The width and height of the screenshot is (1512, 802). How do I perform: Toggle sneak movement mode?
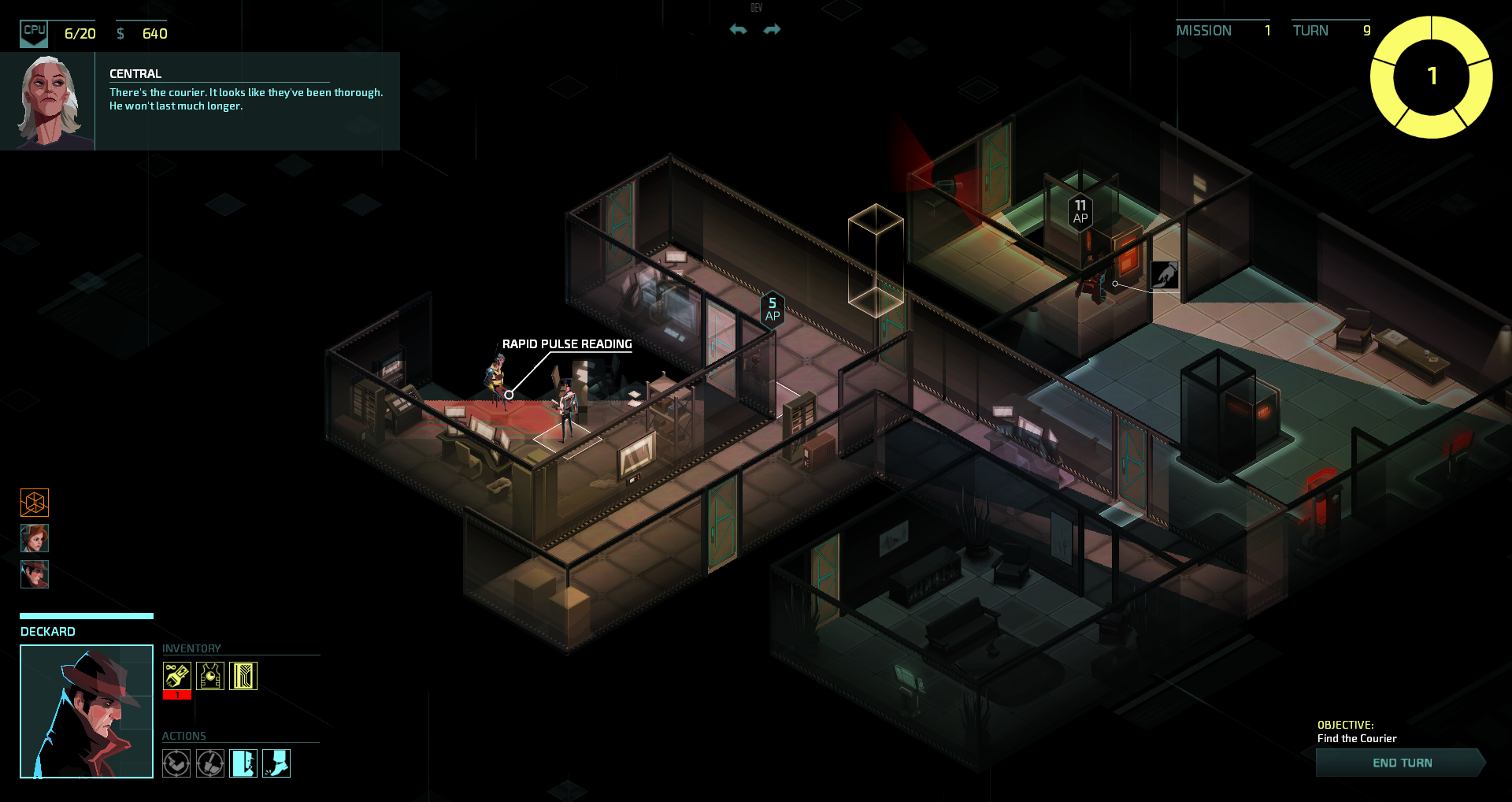point(276,763)
